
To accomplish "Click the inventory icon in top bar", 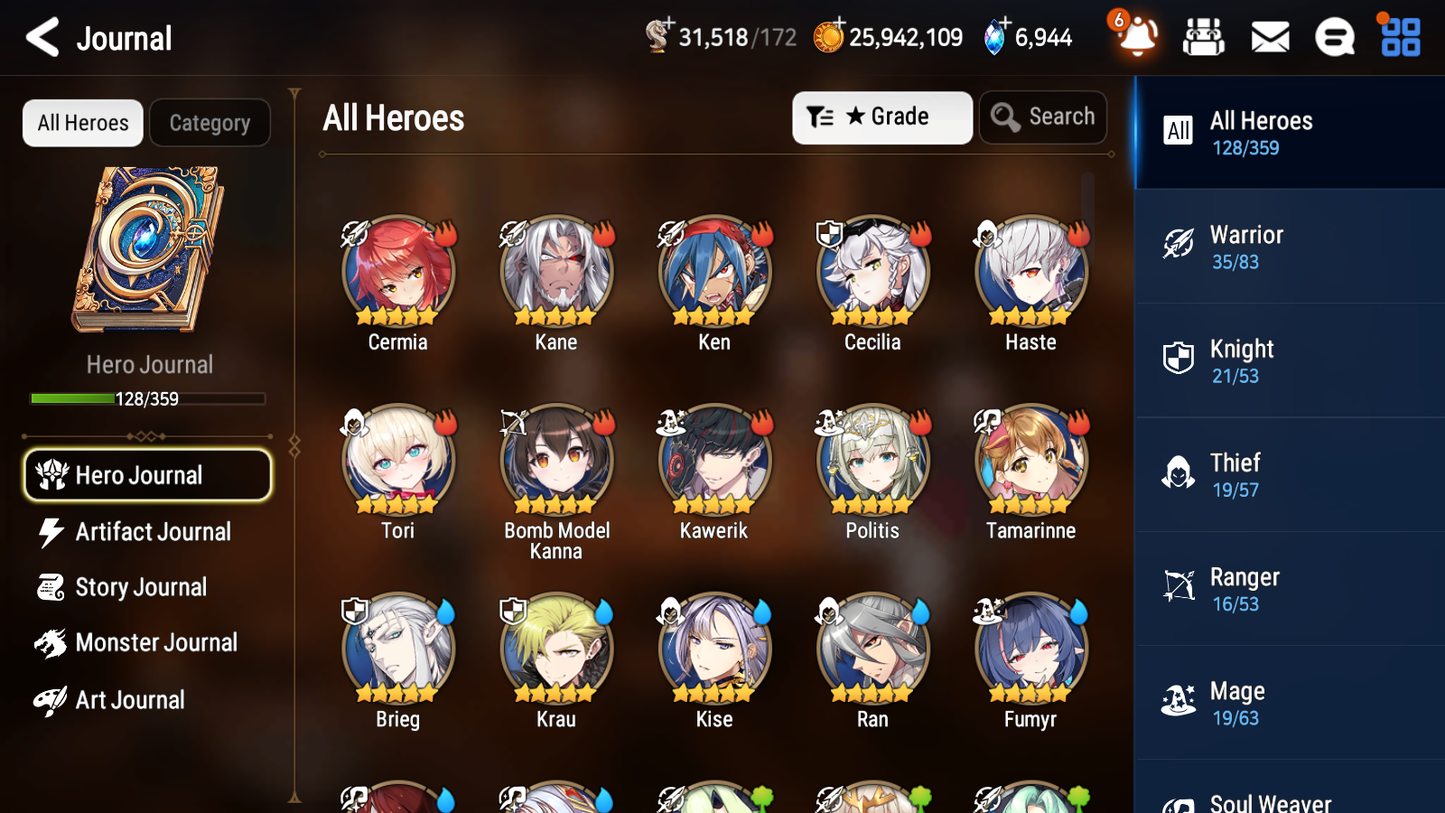I will point(1203,36).
